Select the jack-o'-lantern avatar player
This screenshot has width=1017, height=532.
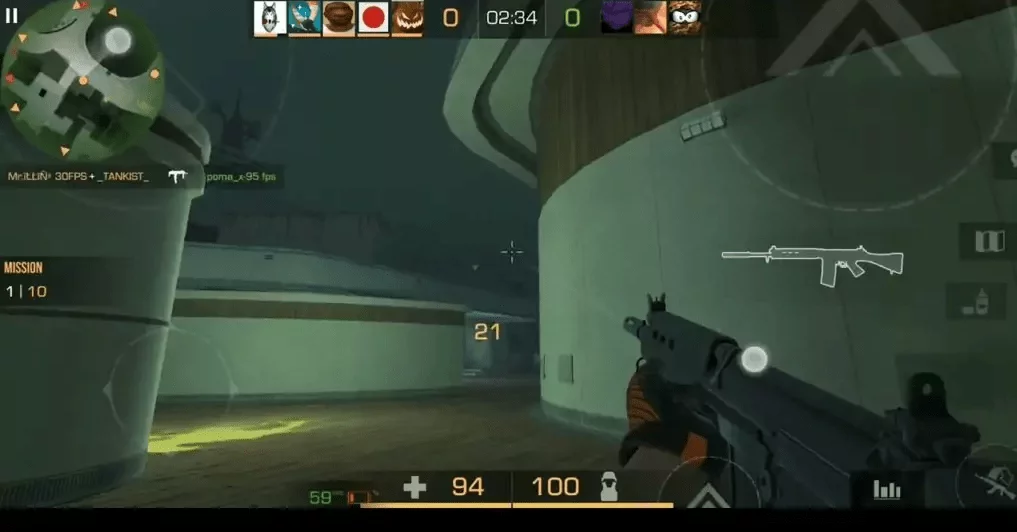coord(407,18)
